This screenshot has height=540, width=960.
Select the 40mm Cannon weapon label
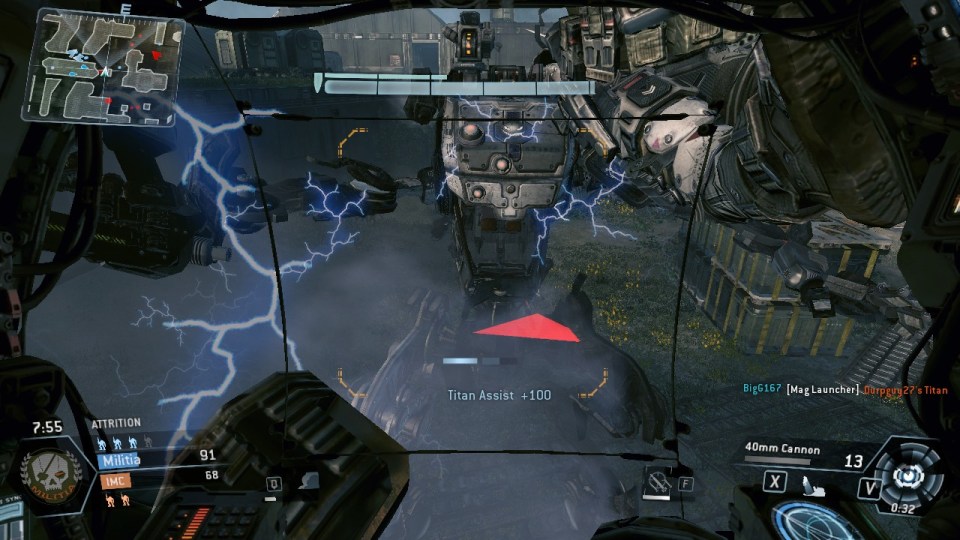click(783, 449)
